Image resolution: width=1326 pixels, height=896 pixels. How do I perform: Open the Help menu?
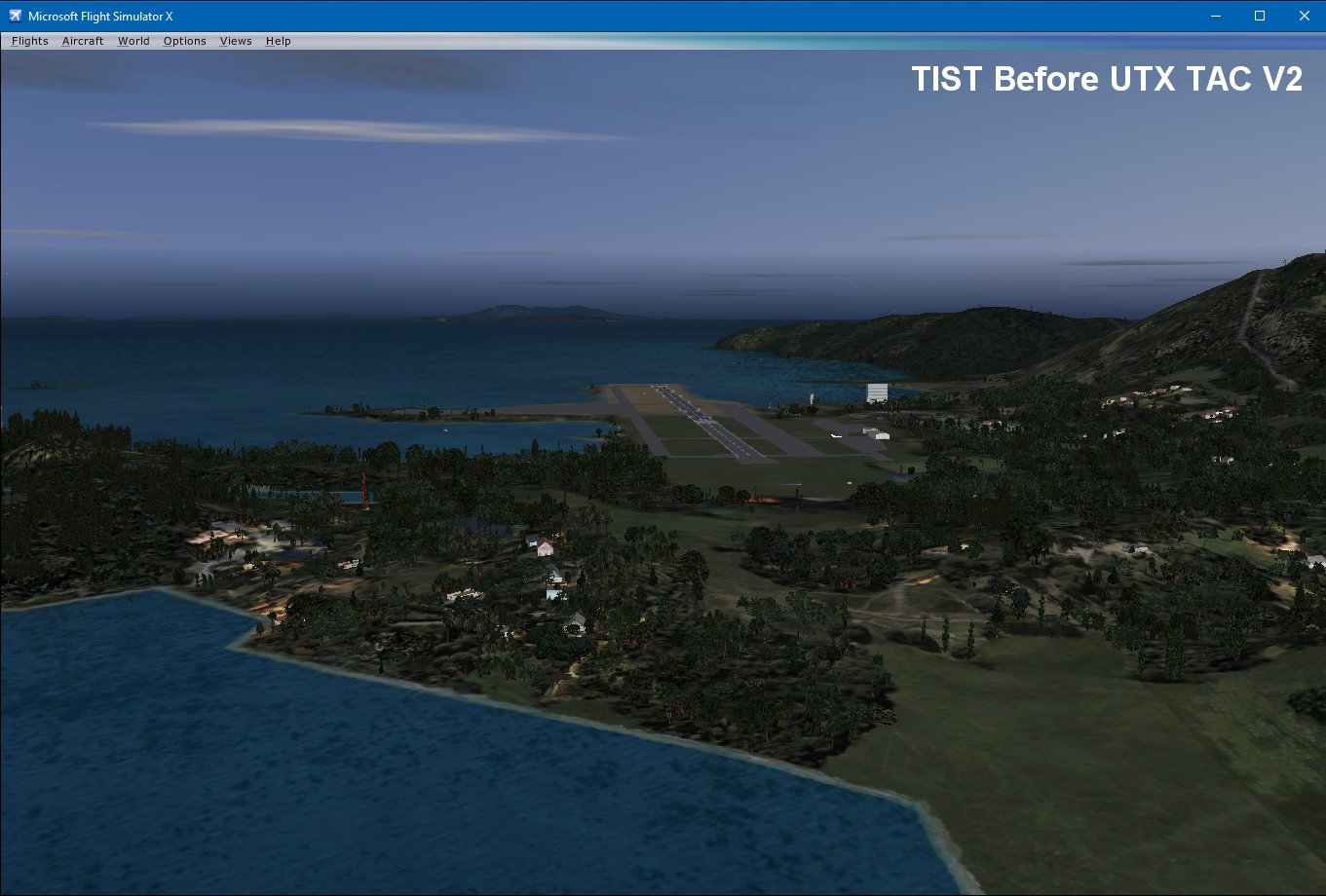click(278, 41)
